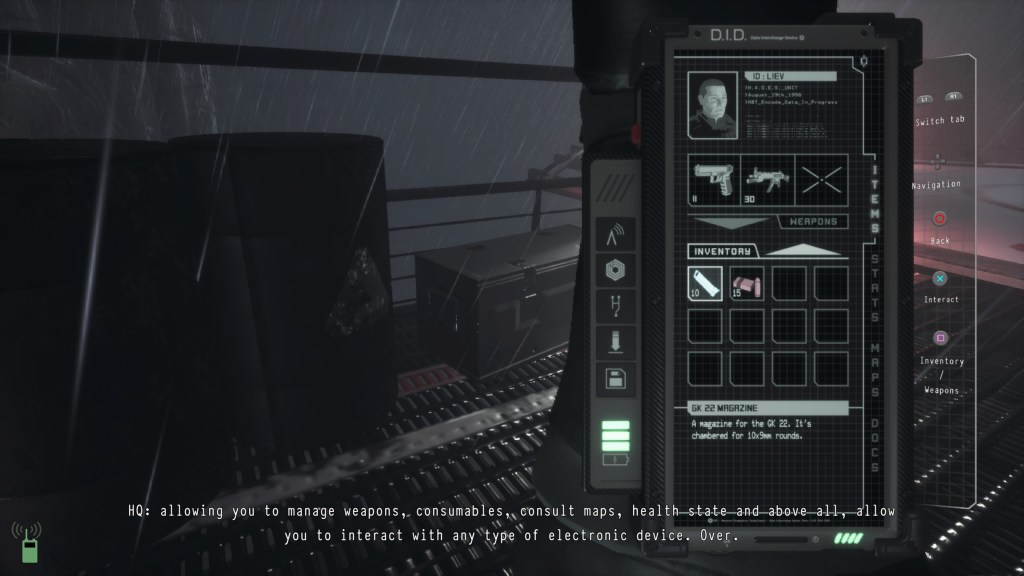Screen dimensions: 1024x576
Task: Switch to the STATS tab
Action: [875, 290]
